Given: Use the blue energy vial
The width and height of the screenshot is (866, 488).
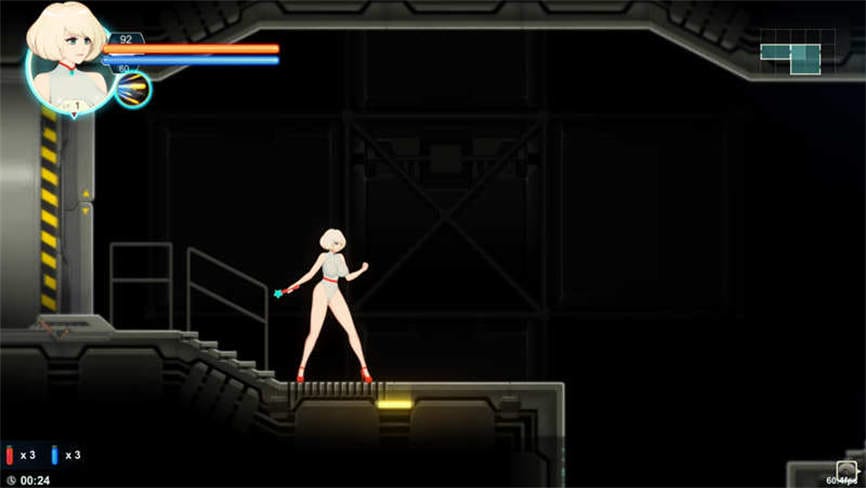Looking at the screenshot, I should 55,455.
